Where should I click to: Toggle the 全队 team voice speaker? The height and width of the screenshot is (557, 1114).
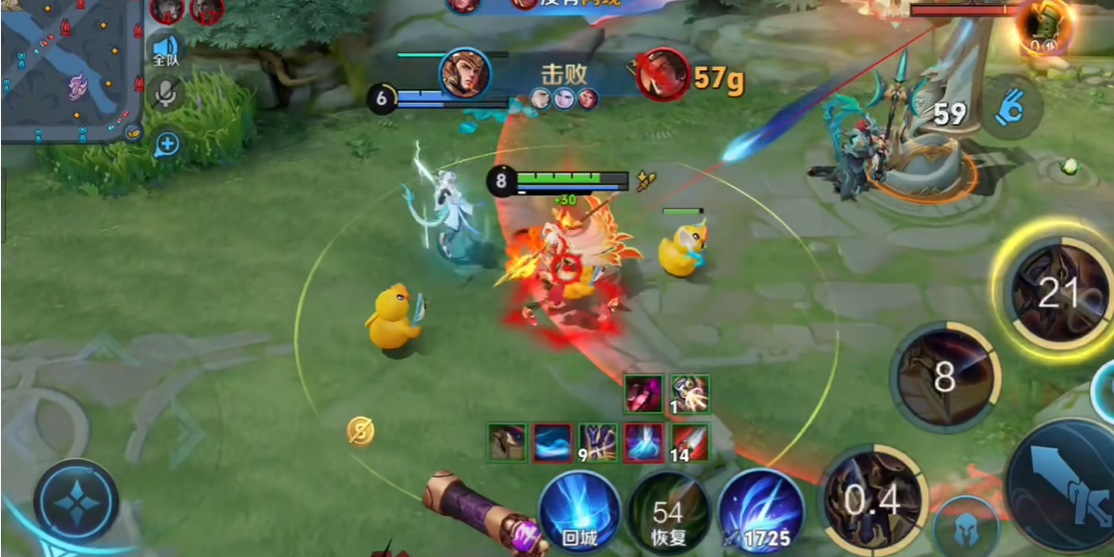tap(165, 50)
